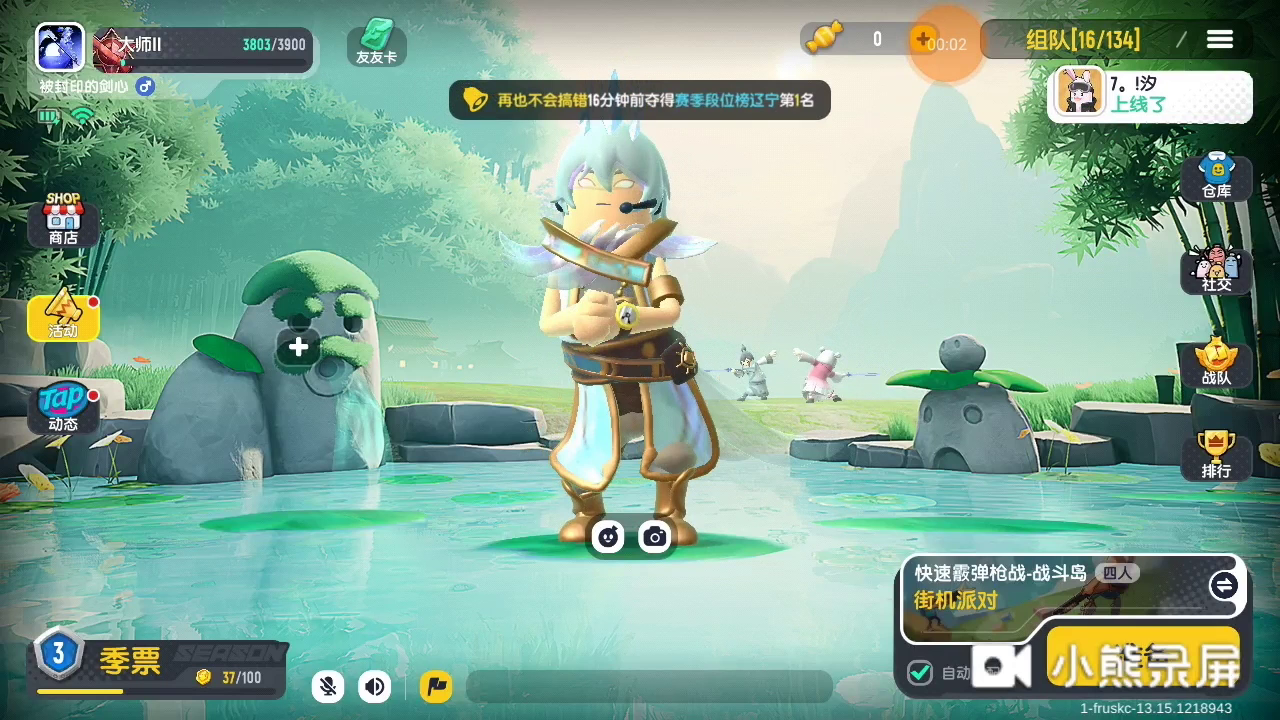This screenshot has width=1280, height=720.
Task: Open the TAP 动态 feed
Action: tap(63, 408)
